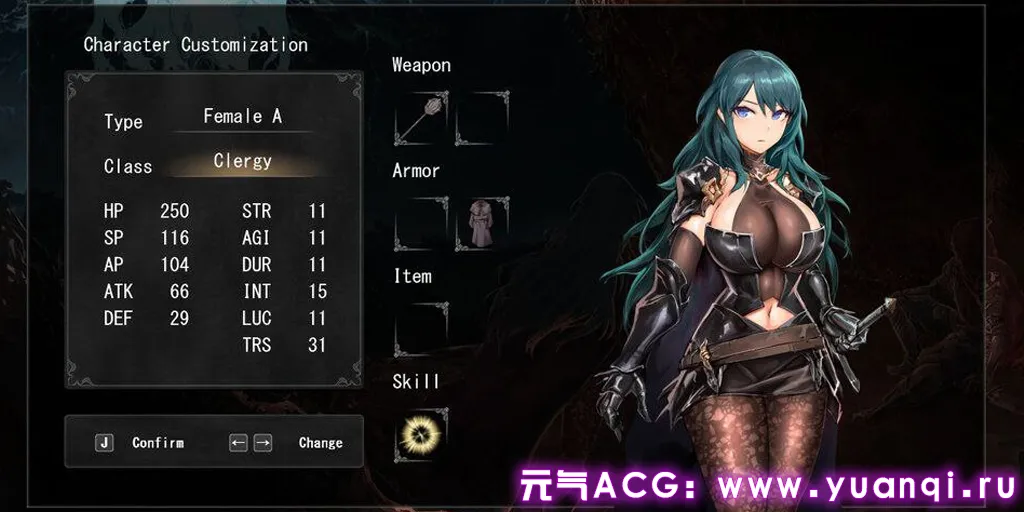This screenshot has height=512, width=1024.
Task: Click the Change option
Action: tap(320, 442)
